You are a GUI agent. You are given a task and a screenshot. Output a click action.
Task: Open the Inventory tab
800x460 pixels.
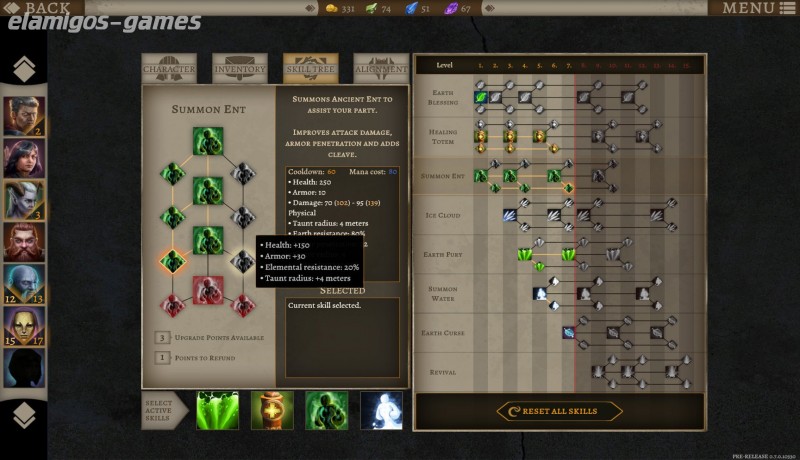240,69
